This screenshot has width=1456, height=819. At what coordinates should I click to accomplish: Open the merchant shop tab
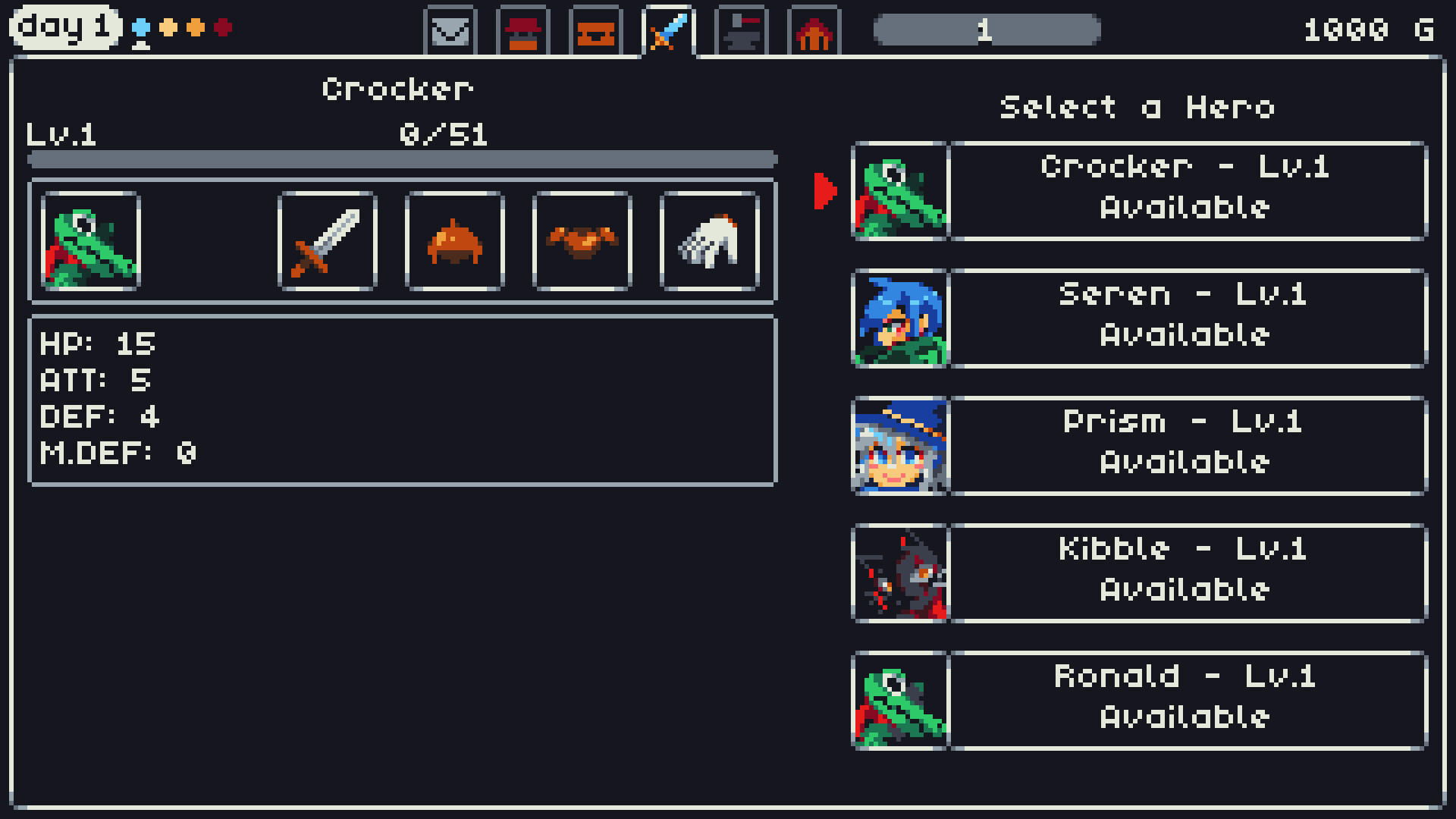(523, 30)
